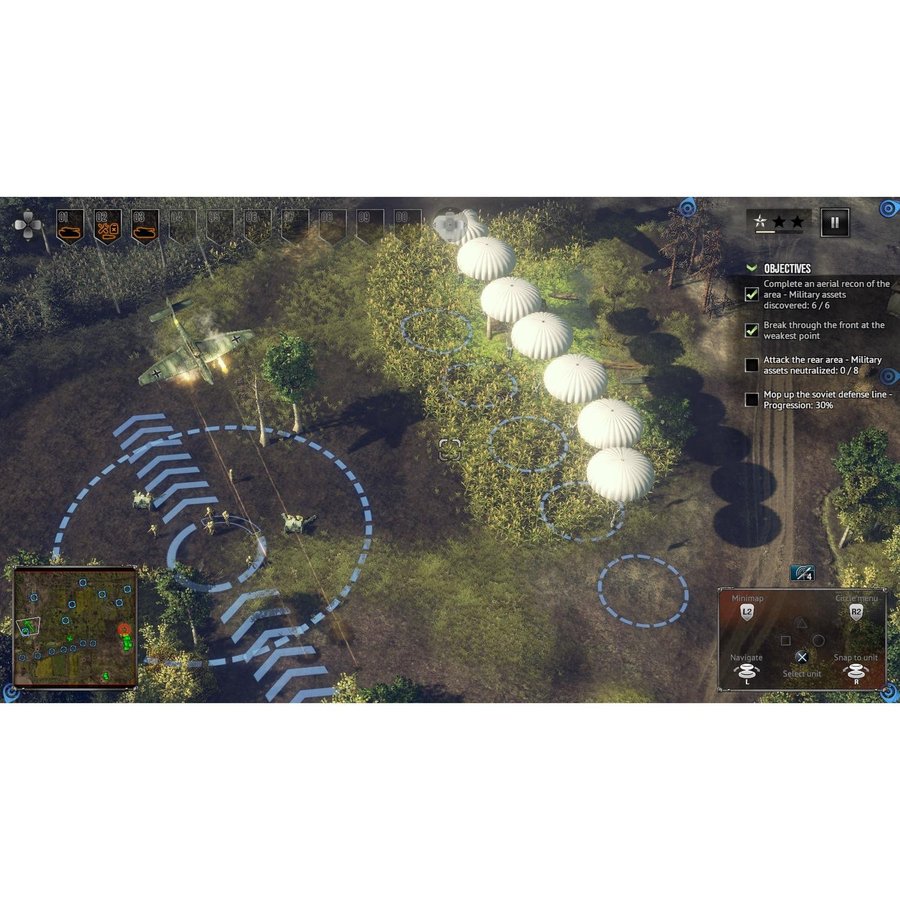Click the airstrike icon with count 4
Viewport: 900px width, 900px height.
(802, 573)
